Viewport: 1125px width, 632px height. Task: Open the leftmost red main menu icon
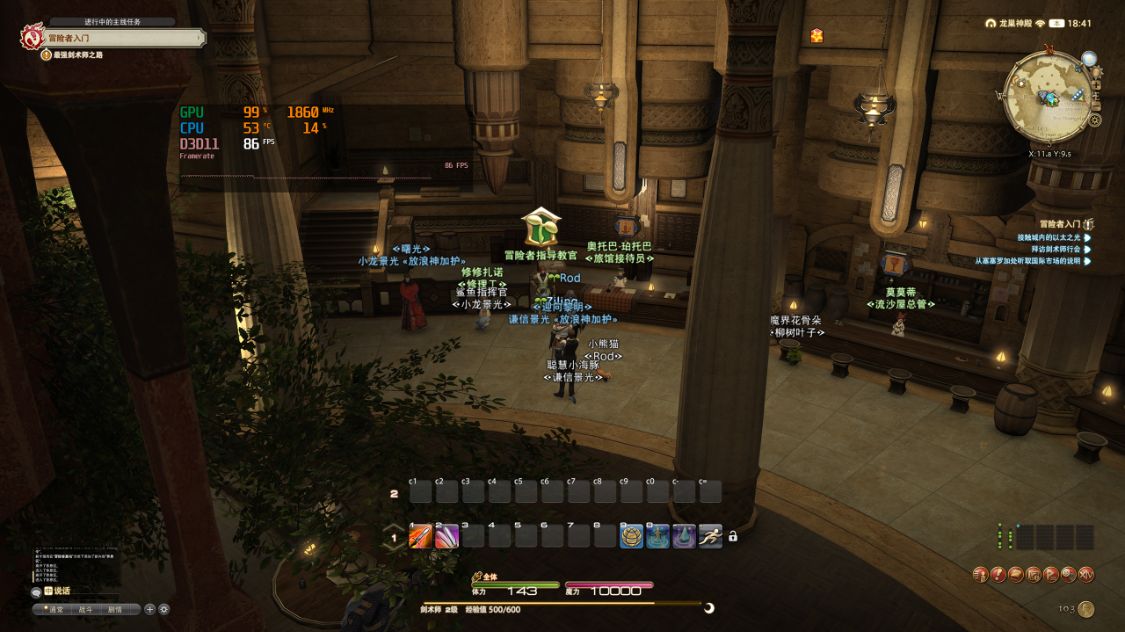click(980, 574)
